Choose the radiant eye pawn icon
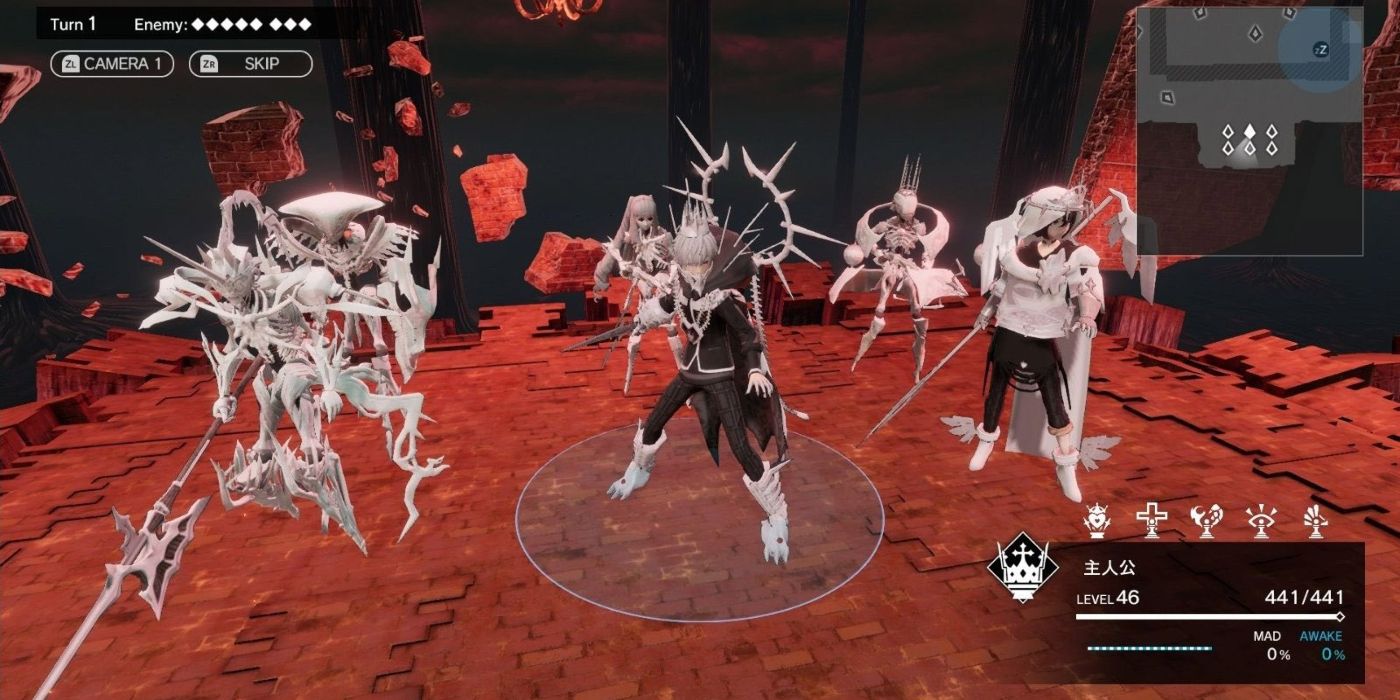This screenshot has width=1400, height=700. coord(1261,521)
